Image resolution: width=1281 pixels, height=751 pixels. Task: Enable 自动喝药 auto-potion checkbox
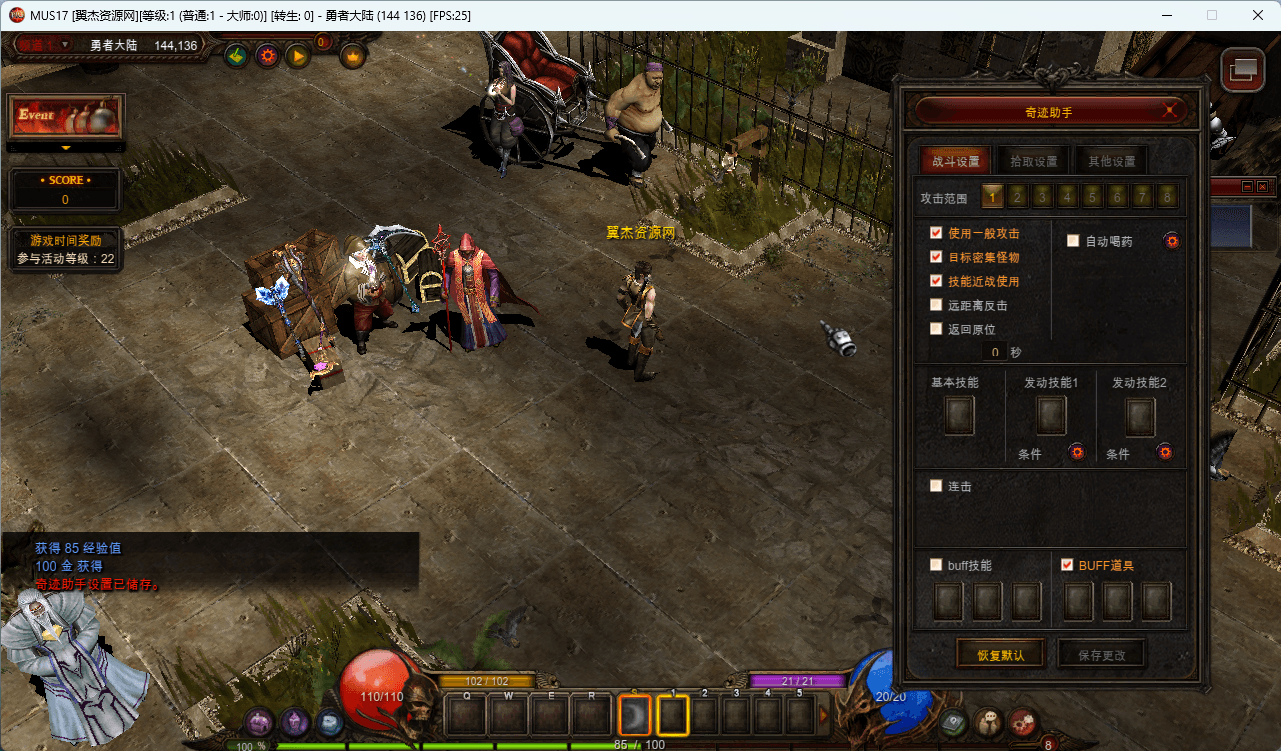1073,241
